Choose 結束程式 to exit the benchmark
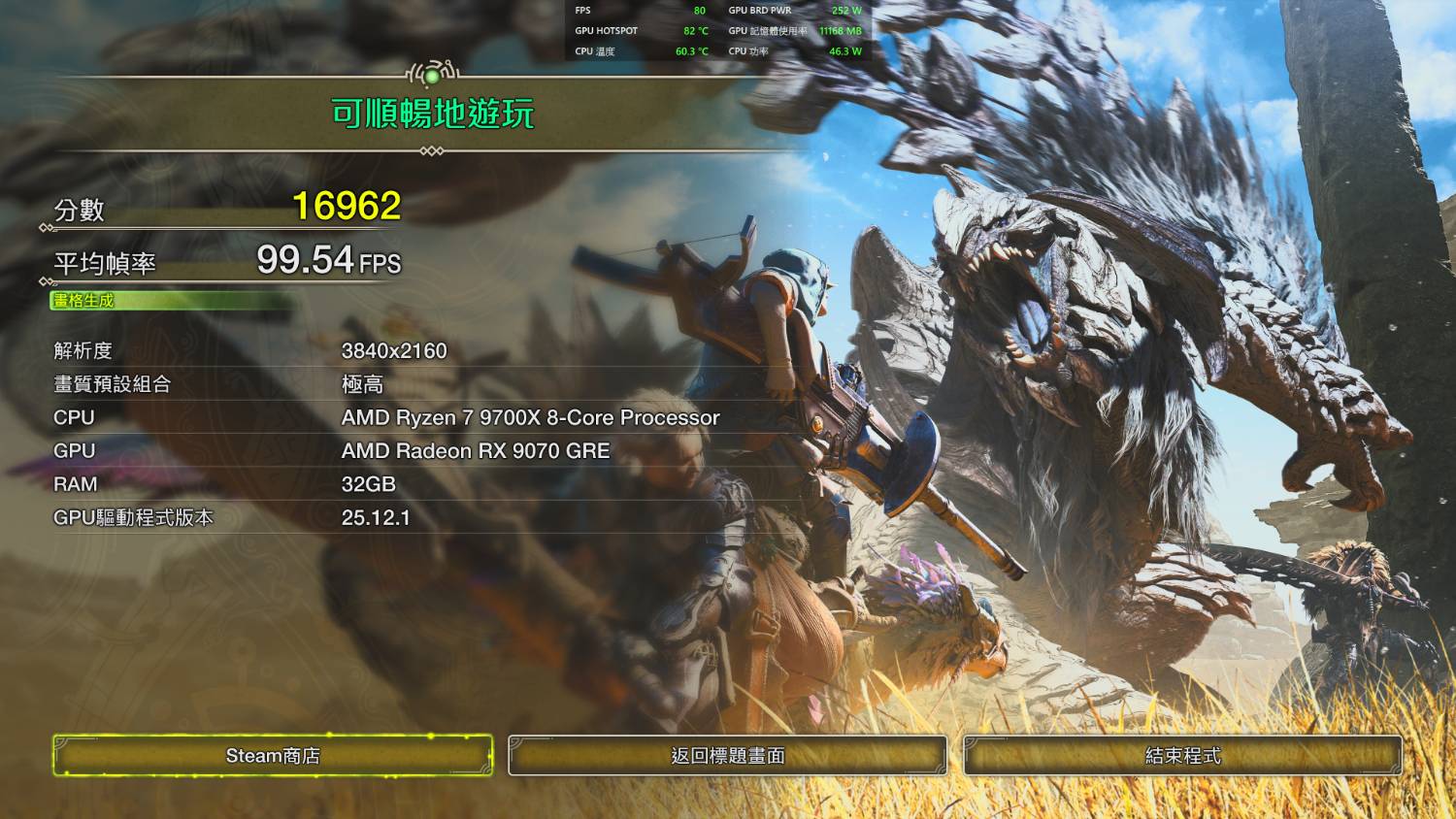 point(1182,755)
